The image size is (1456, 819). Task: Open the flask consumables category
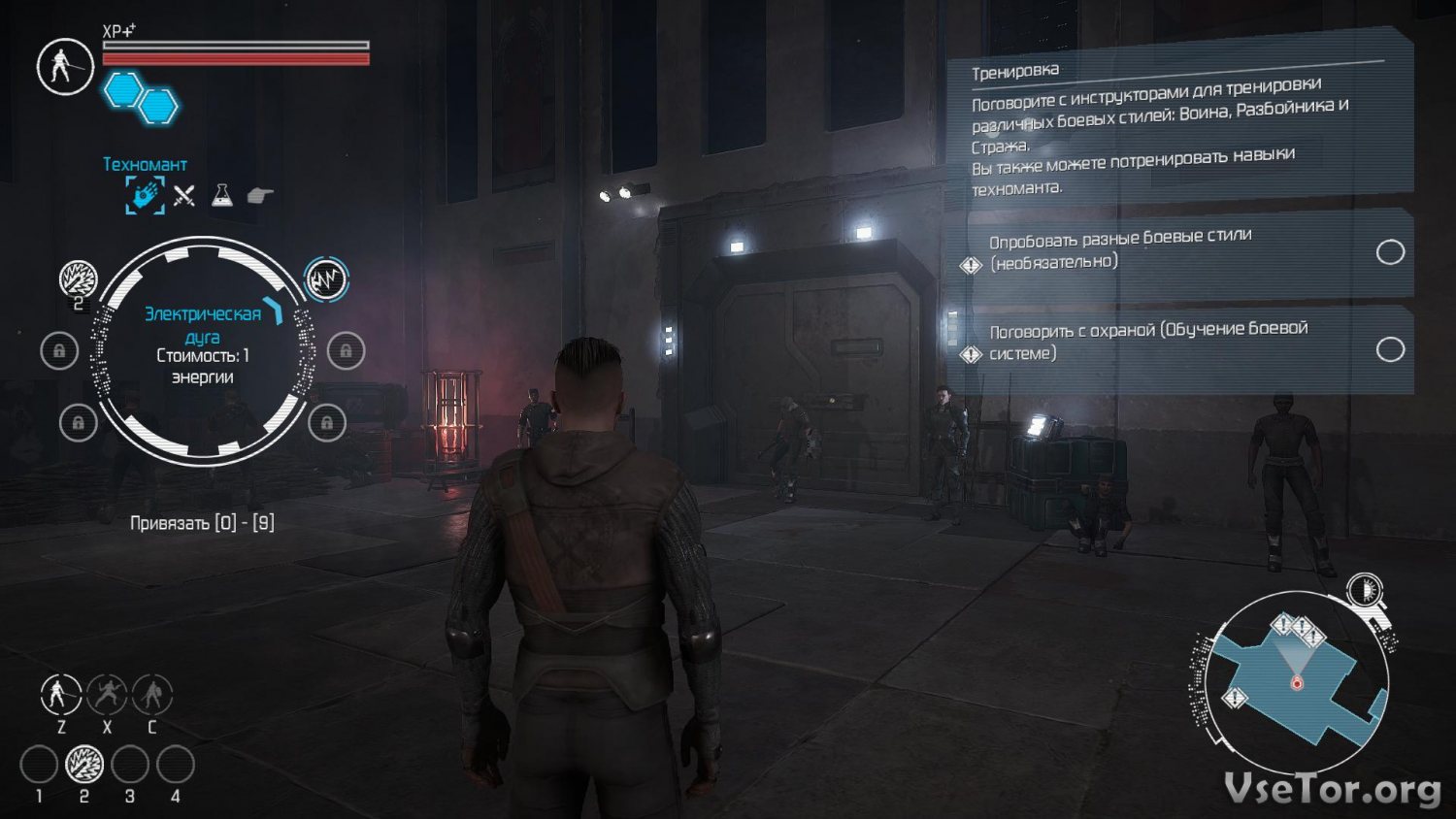point(222,195)
